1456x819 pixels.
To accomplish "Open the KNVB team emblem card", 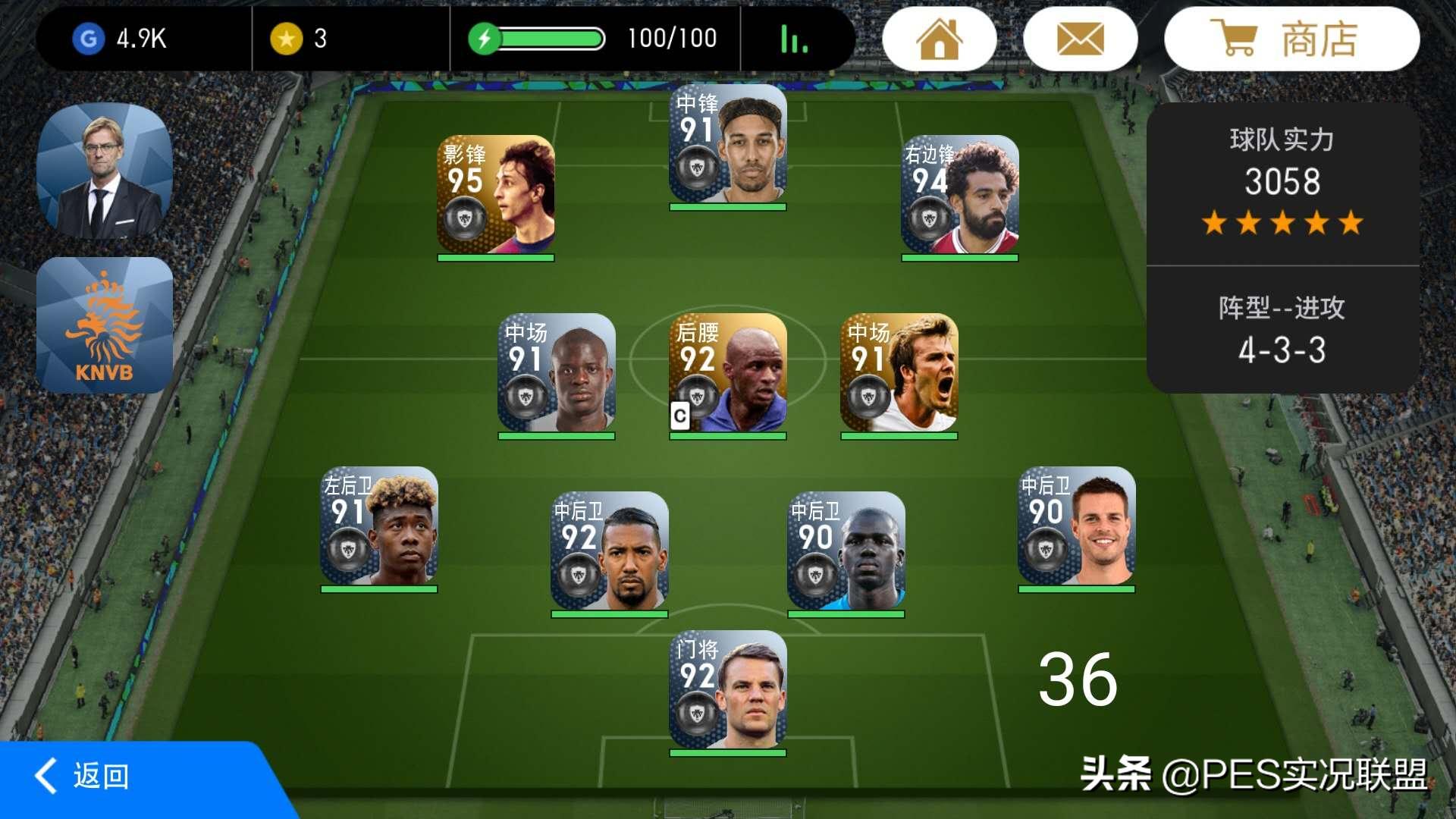I will click(105, 325).
